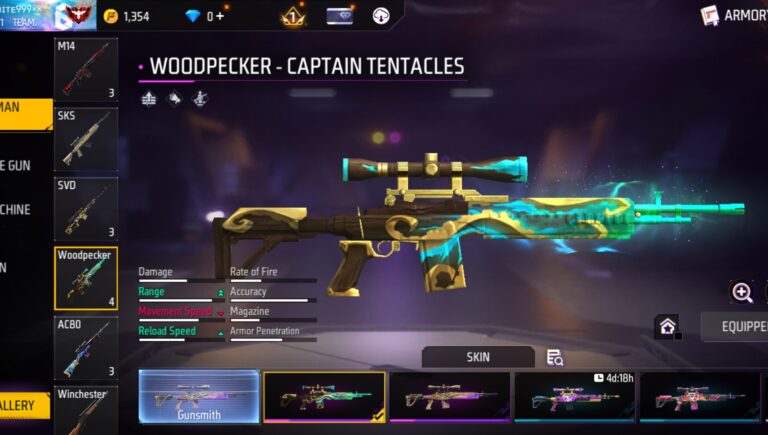This screenshot has width=768, height=435.
Task: Select the M14 weapon in the list
Action: point(85,70)
